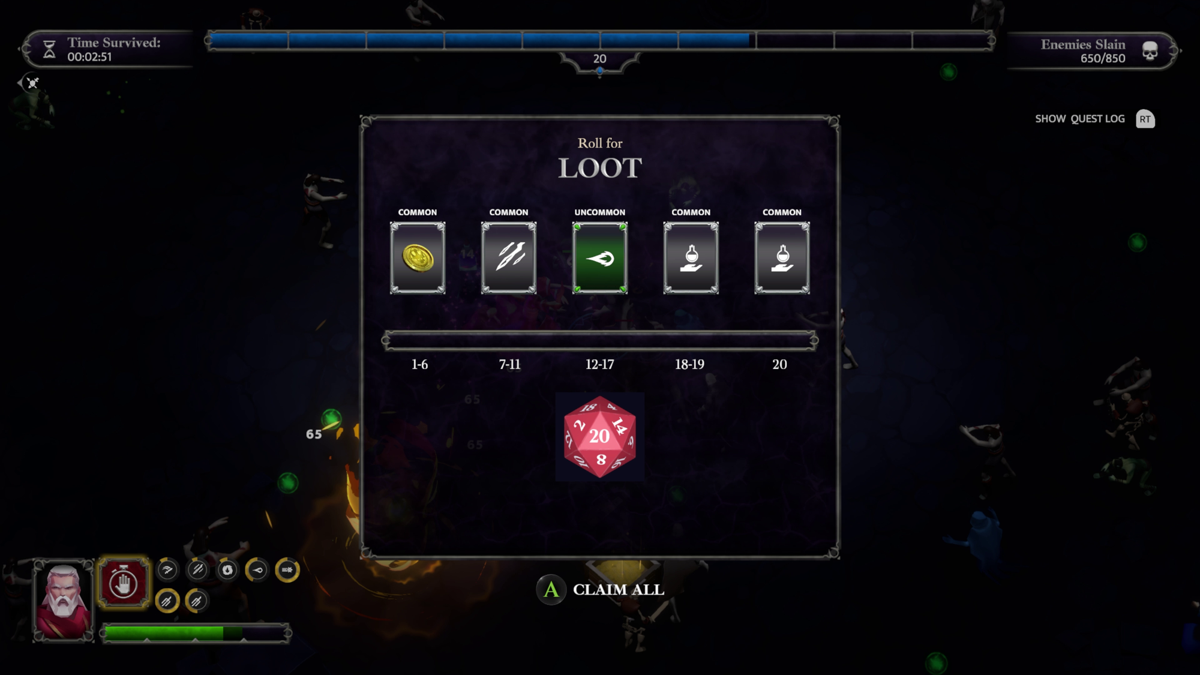Pick the uncommon green fireball loot card
Image resolution: width=1200 pixels, height=675 pixels.
point(600,258)
